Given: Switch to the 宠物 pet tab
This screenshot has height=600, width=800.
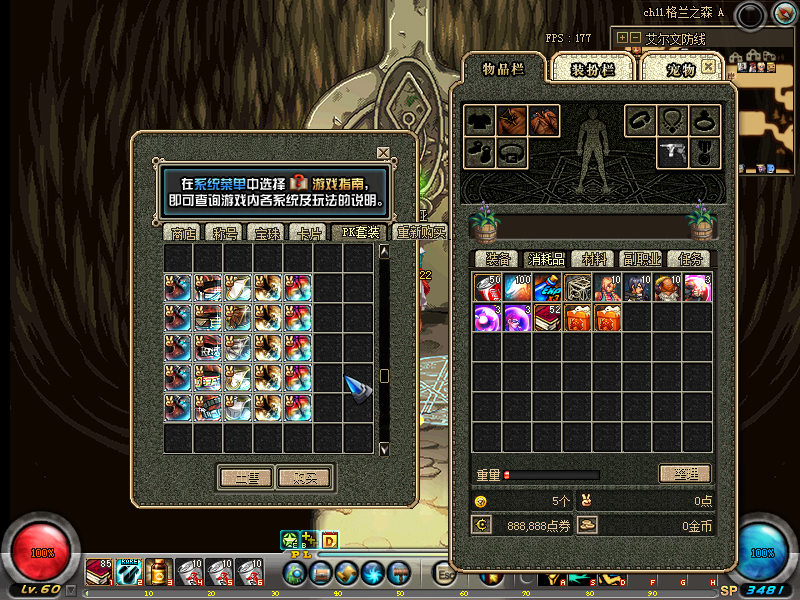Looking at the screenshot, I should (x=680, y=69).
